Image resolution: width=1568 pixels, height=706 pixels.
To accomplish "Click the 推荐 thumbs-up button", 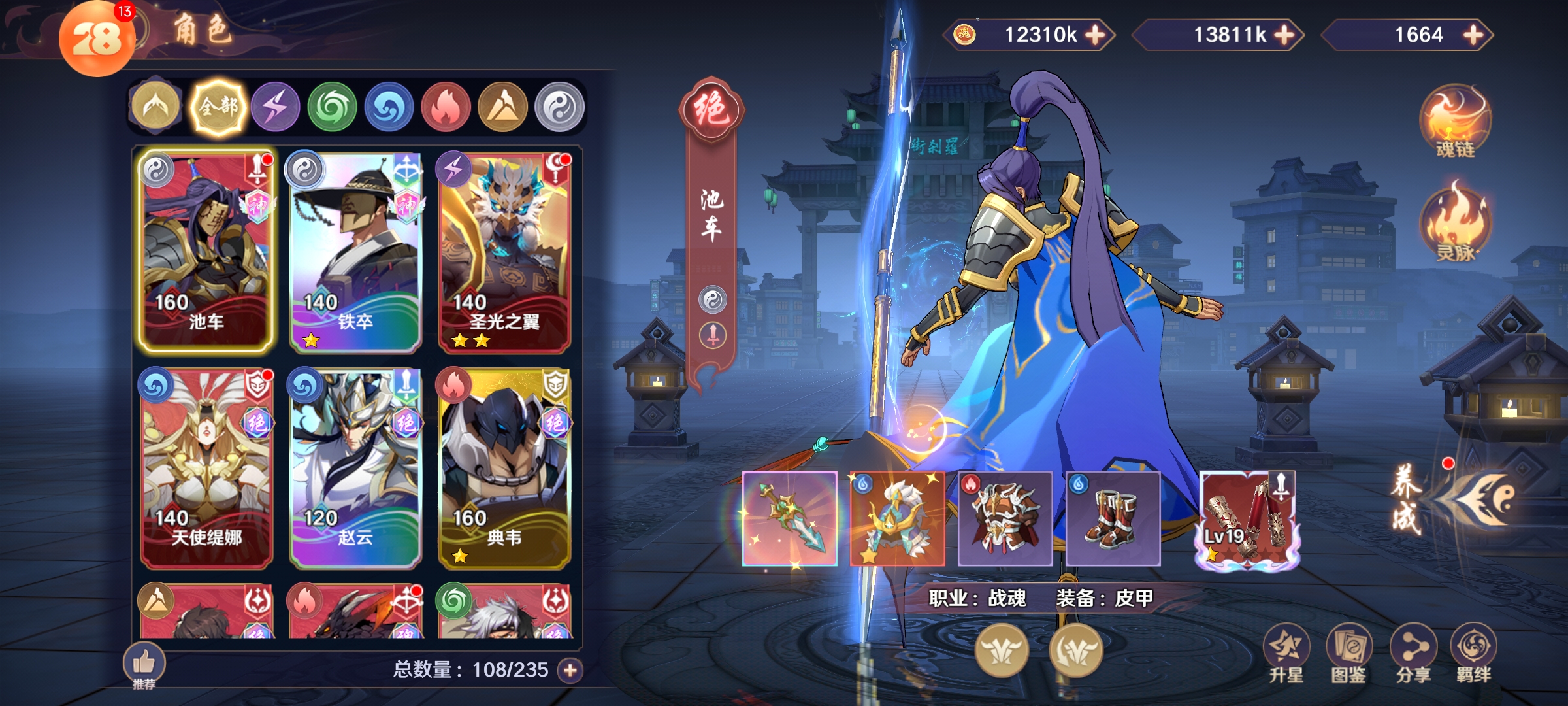I will 144,665.
